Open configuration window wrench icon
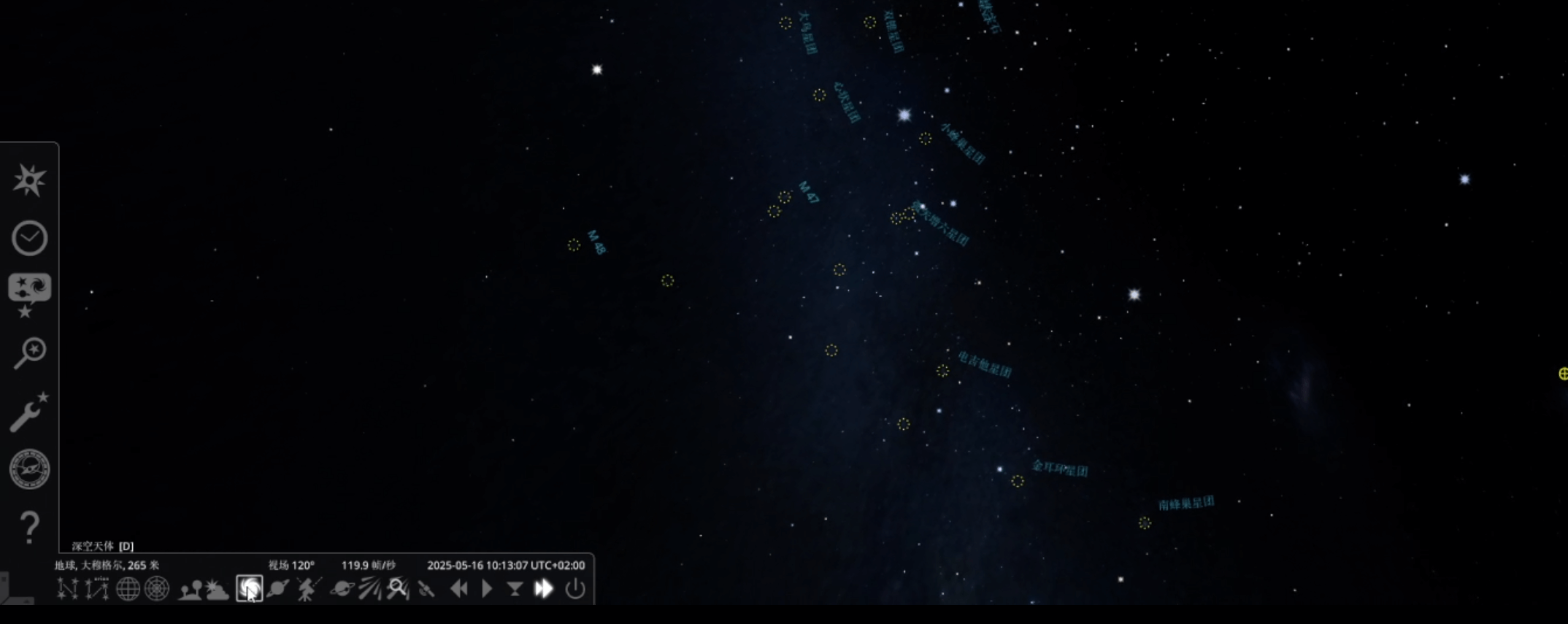 click(x=29, y=412)
